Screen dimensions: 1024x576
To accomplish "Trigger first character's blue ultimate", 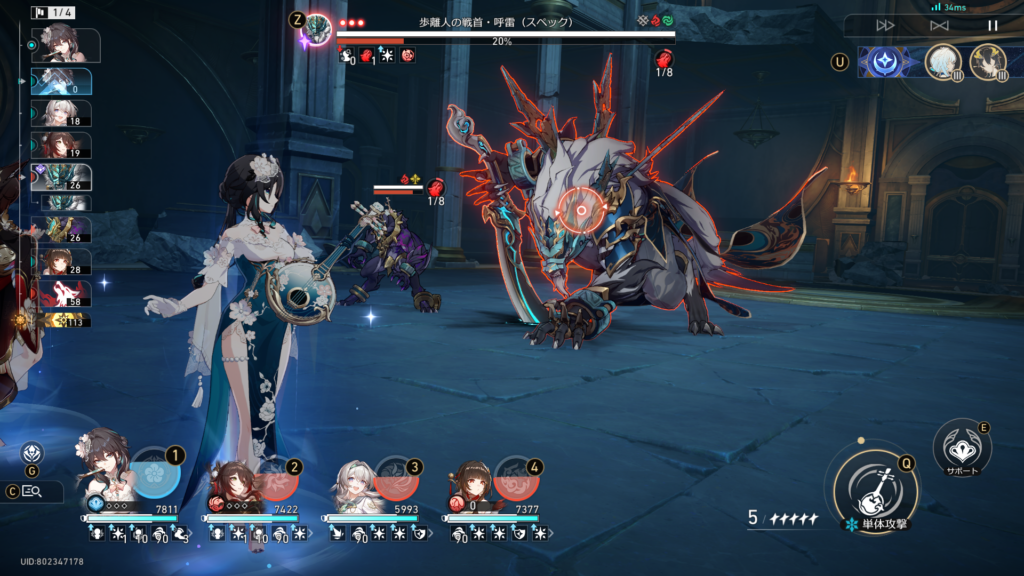I will pos(156,474).
